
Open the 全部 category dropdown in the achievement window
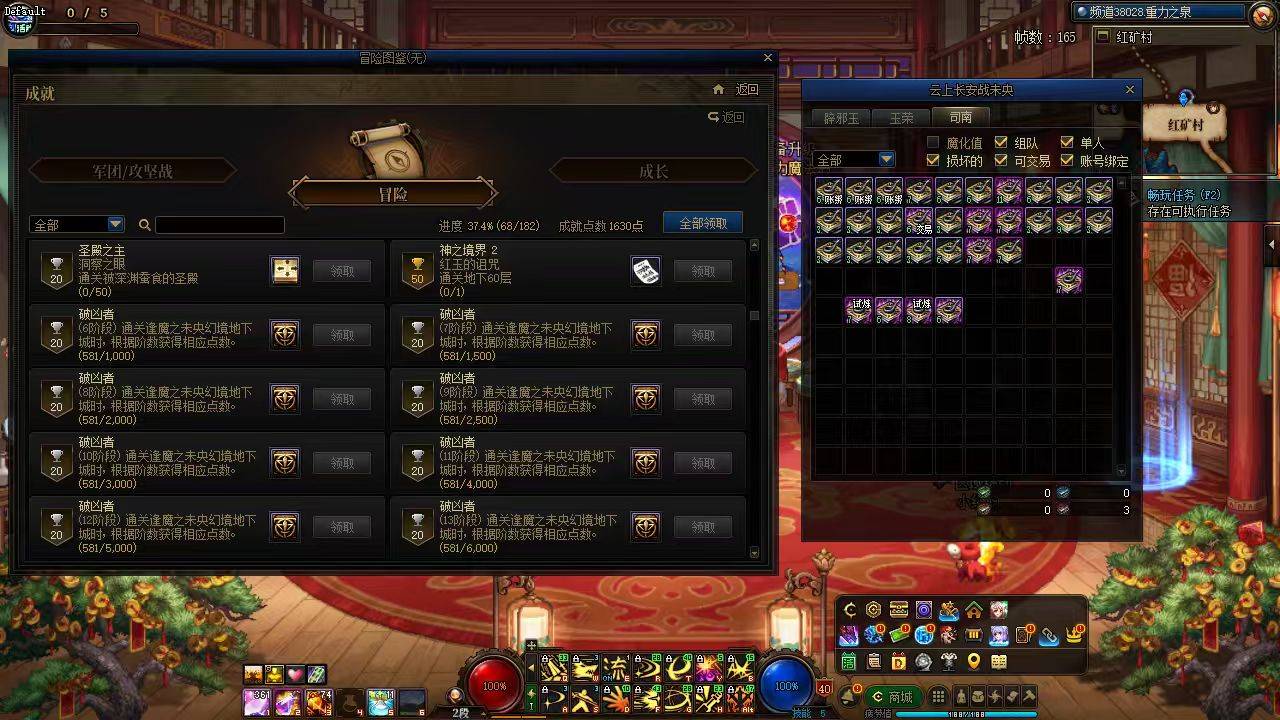(77, 224)
